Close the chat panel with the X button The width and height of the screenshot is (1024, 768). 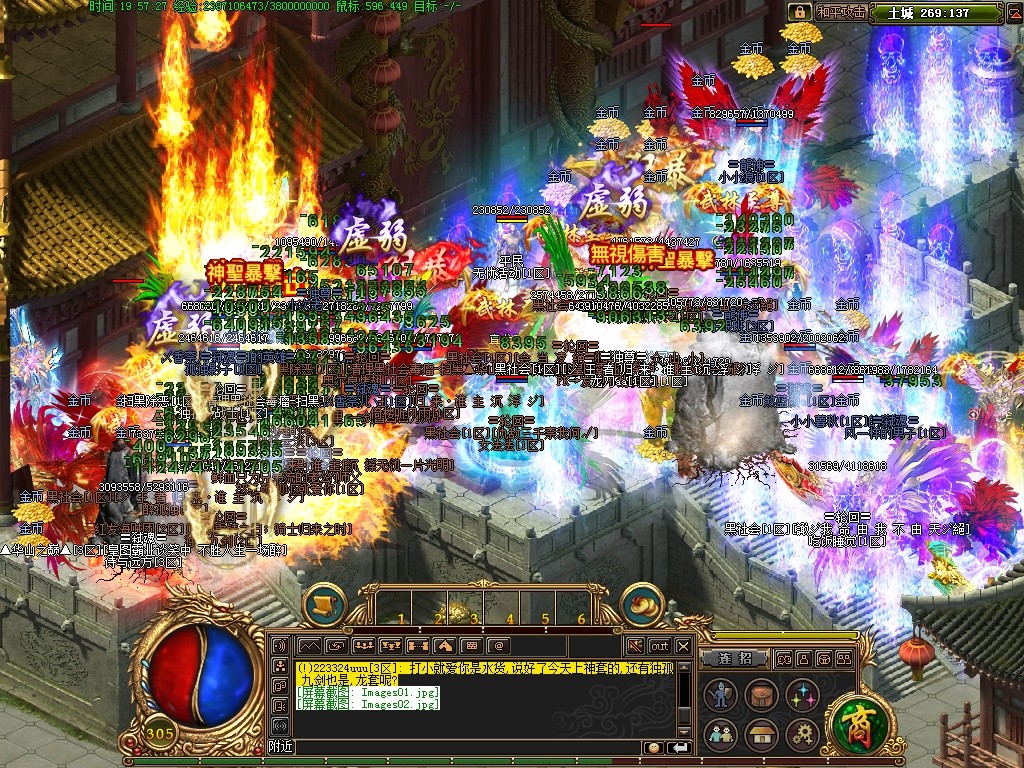683,645
